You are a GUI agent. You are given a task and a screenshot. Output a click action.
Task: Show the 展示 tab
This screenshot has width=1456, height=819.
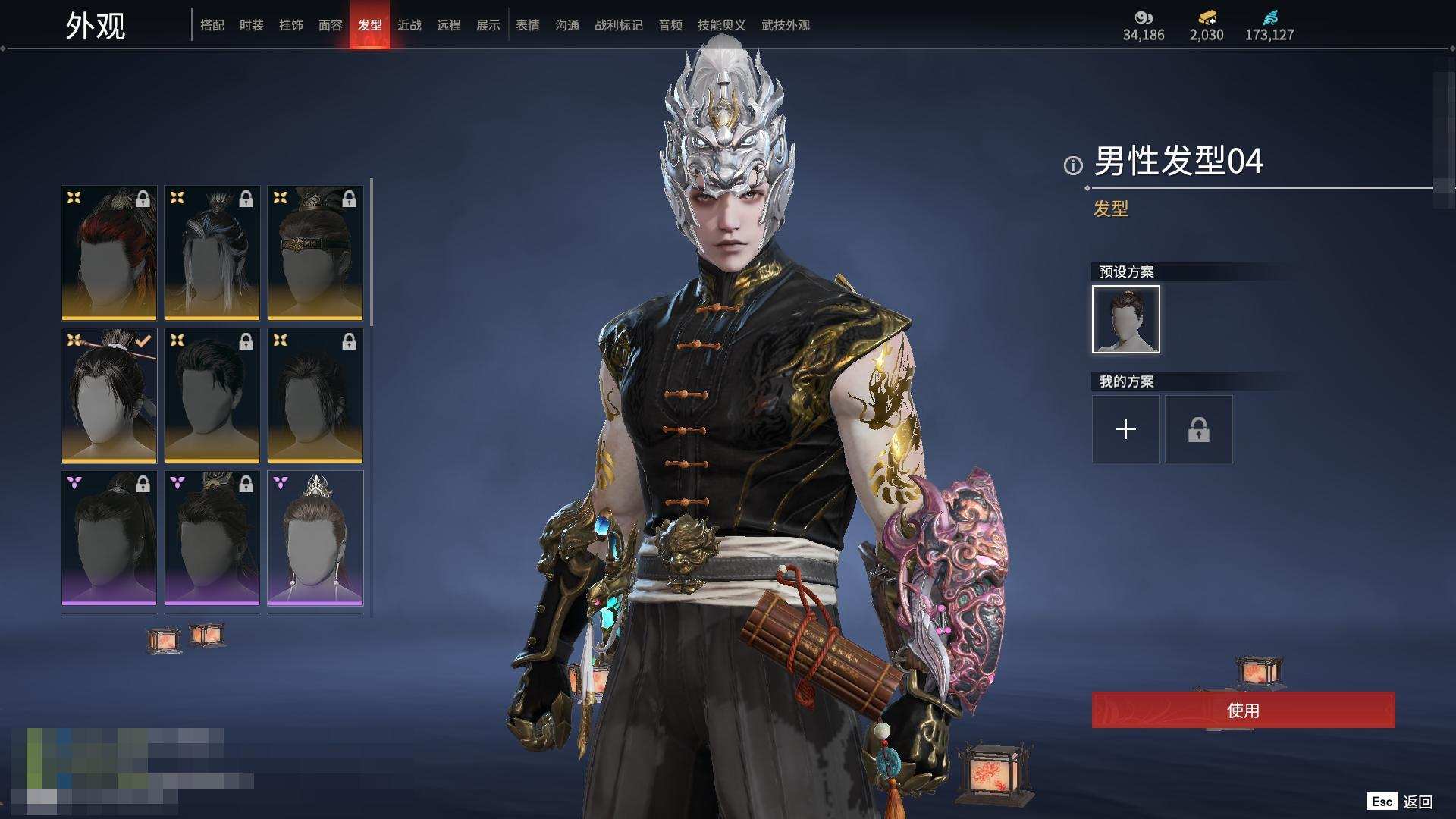click(488, 25)
